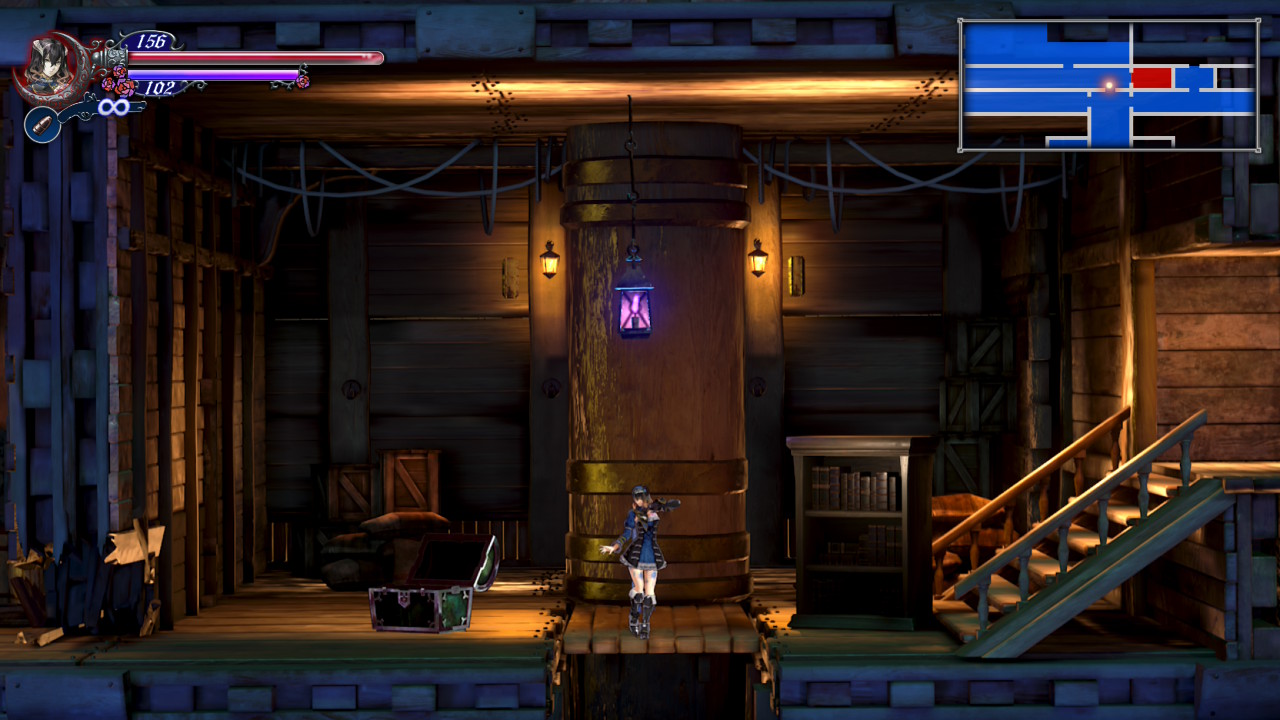
Task: Click the red room on the minimap
Action: pos(1151,77)
